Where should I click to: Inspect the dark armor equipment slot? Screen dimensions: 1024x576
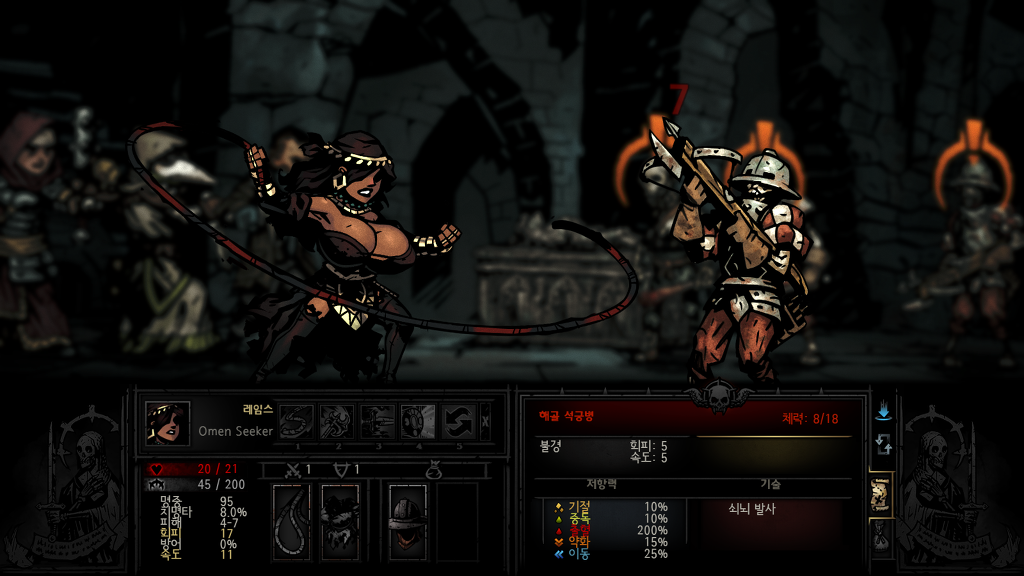[x=340, y=520]
